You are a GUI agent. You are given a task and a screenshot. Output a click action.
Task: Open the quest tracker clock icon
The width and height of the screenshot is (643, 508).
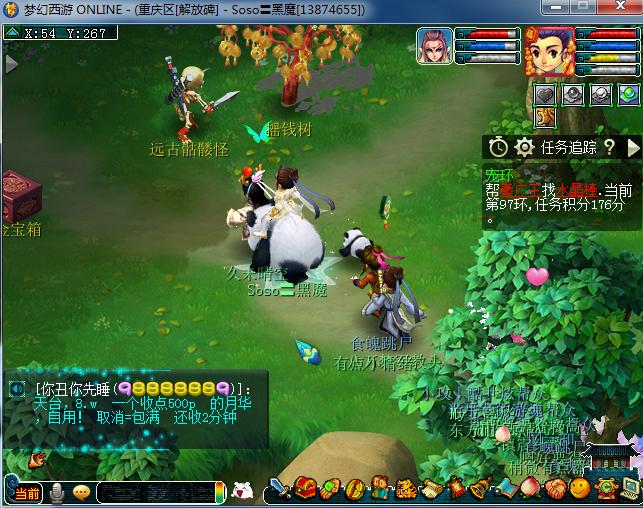(x=498, y=147)
